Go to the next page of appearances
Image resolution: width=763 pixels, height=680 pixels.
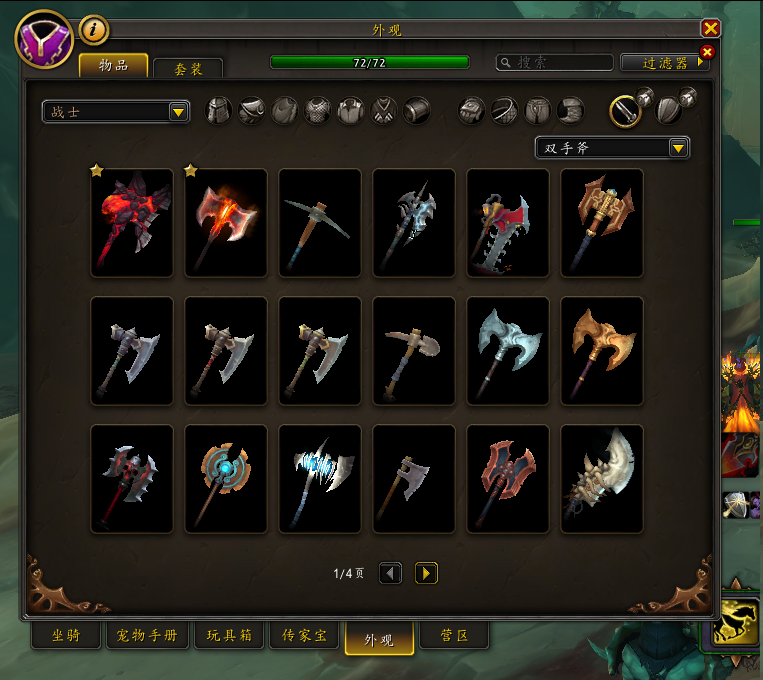(426, 573)
